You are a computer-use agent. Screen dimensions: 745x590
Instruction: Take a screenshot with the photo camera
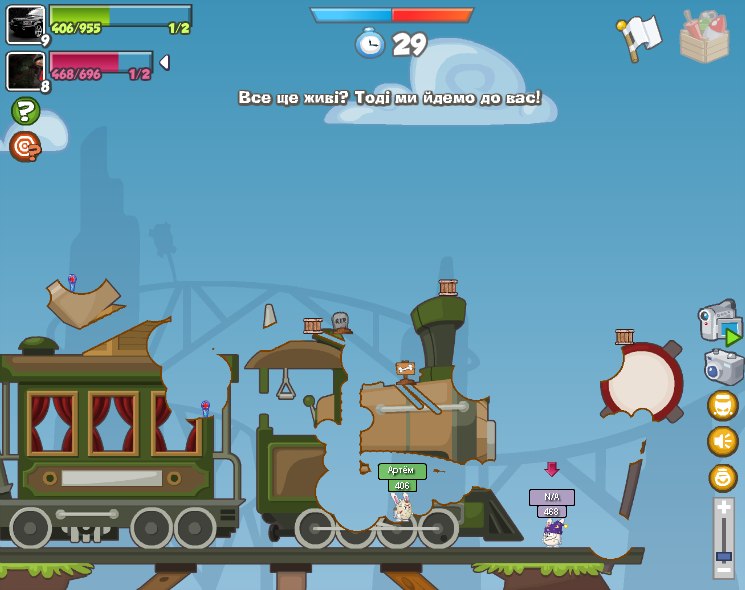(x=723, y=367)
